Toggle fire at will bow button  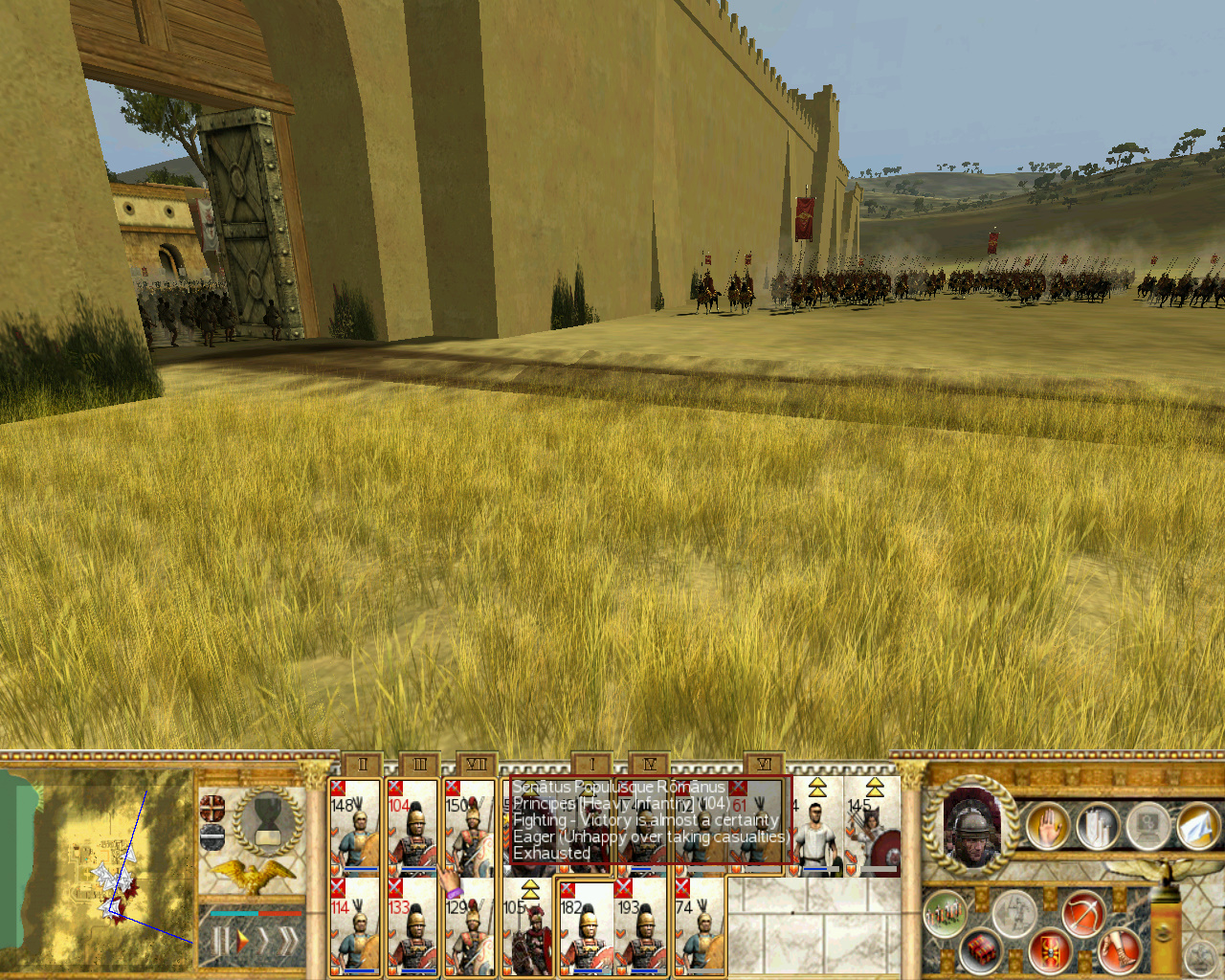click(x=1082, y=913)
